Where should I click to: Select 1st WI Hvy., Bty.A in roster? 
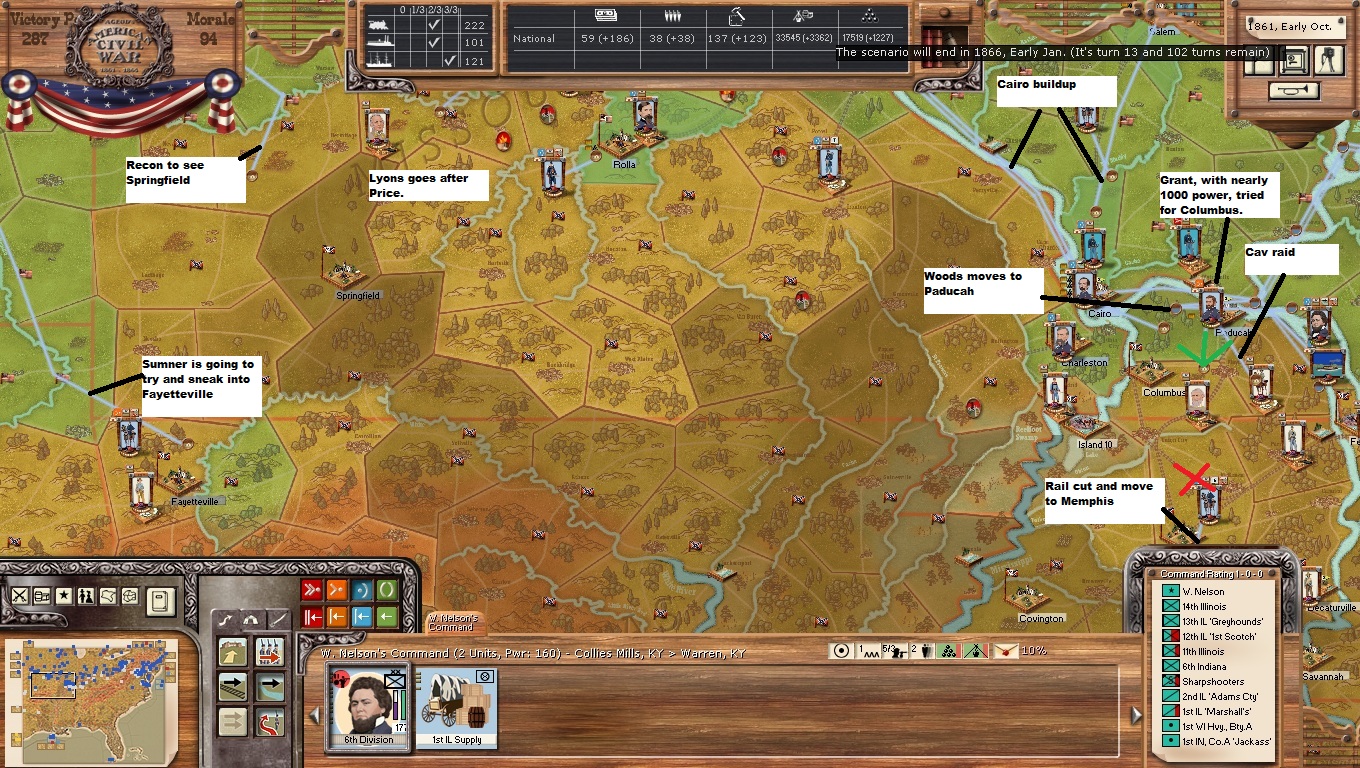pyautogui.click(x=1208, y=726)
